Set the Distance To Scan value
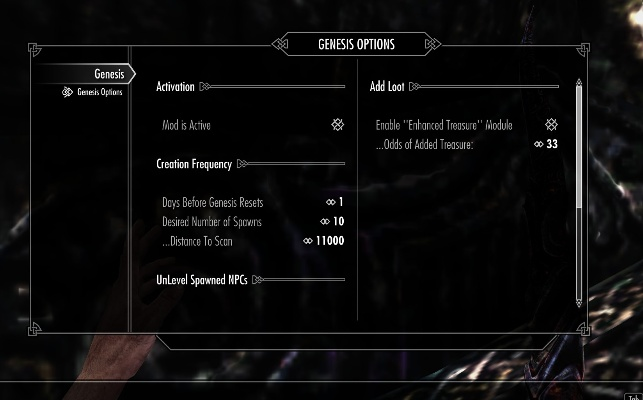The width and height of the screenshot is (643, 400). [x=323, y=240]
